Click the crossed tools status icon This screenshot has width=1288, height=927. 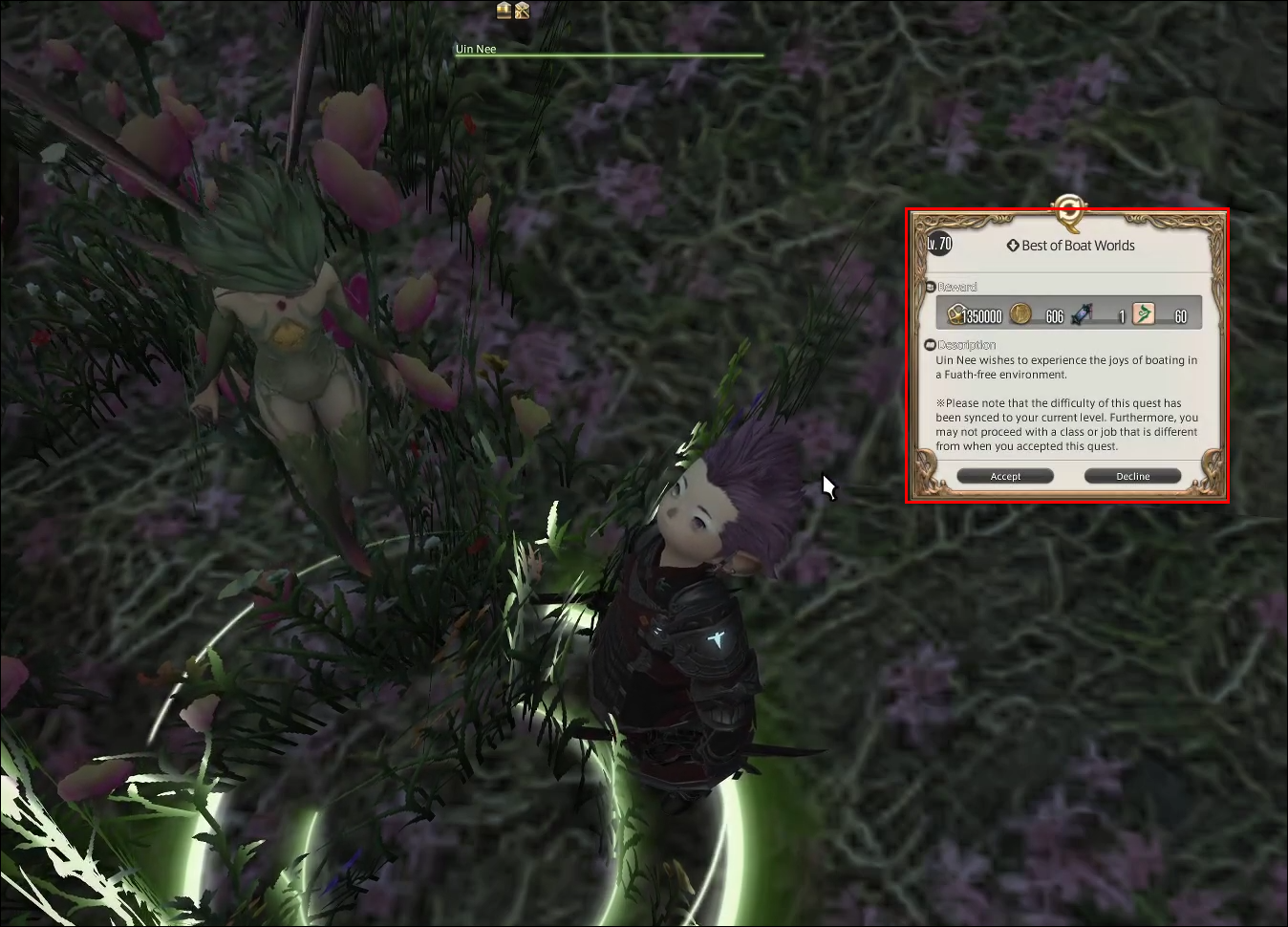tap(522, 11)
